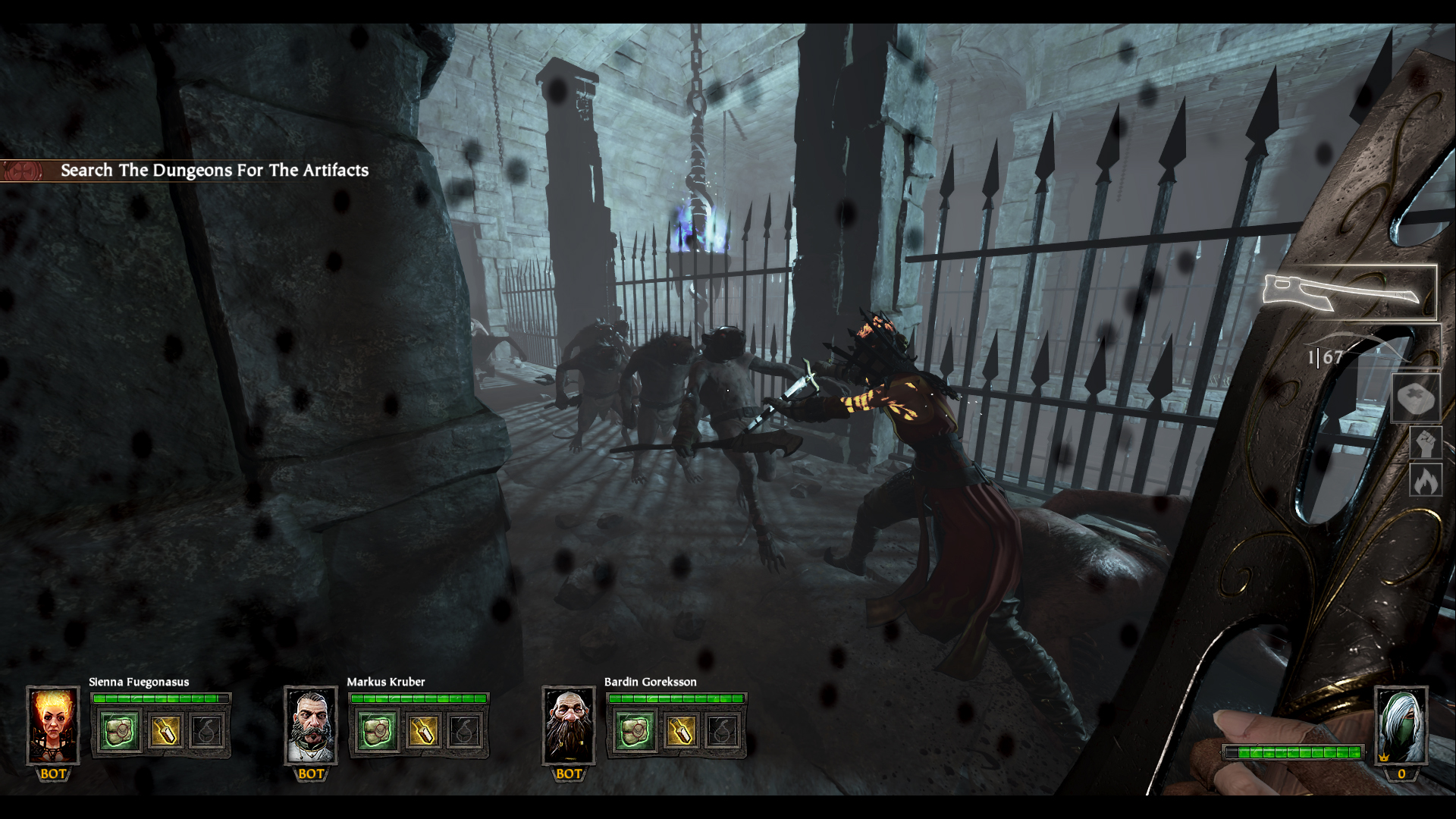Select Markus Kruber's potion flask icon
Image resolution: width=1456 pixels, height=819 pixels.
click(x=424, y=733)
